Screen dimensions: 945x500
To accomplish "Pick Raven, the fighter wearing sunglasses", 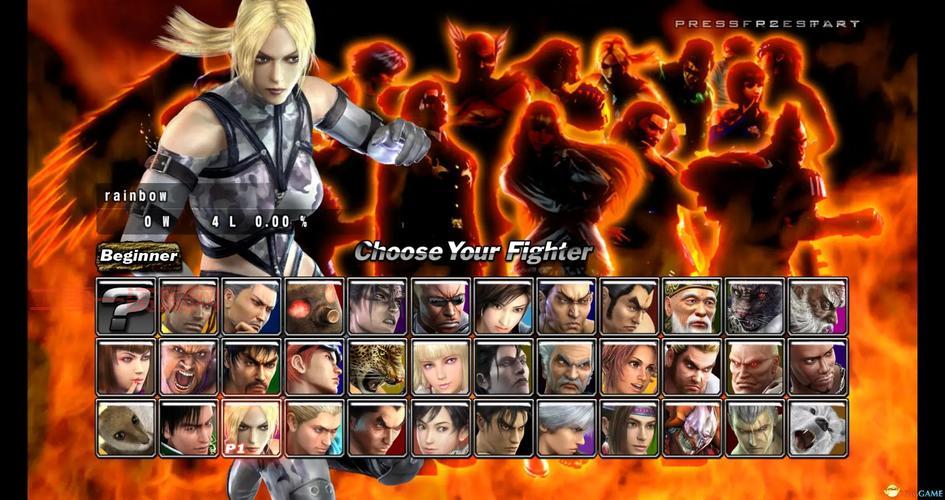I will [441, 306].
